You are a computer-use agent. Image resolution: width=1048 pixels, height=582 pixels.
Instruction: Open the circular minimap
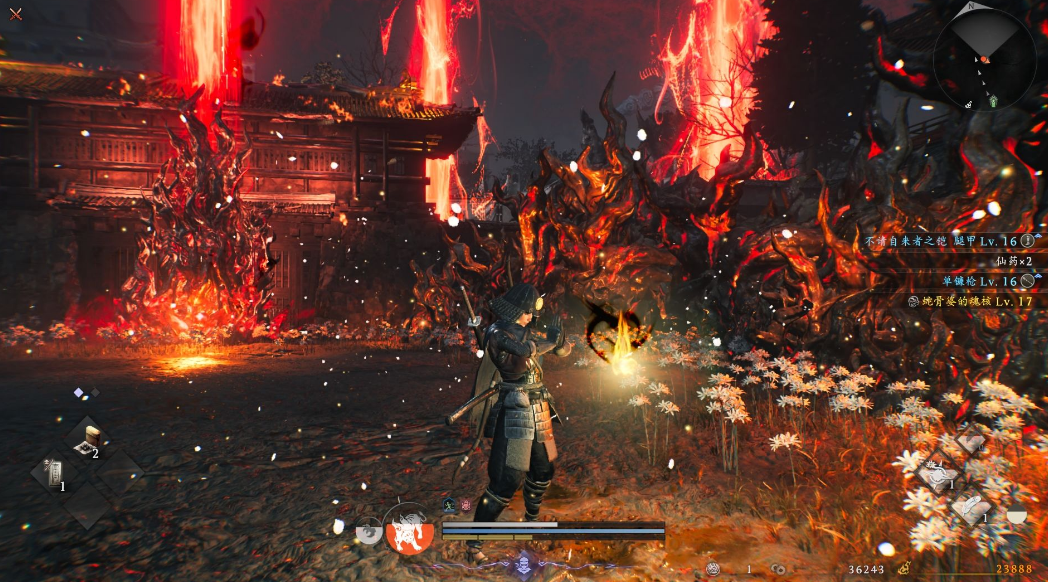984,59
